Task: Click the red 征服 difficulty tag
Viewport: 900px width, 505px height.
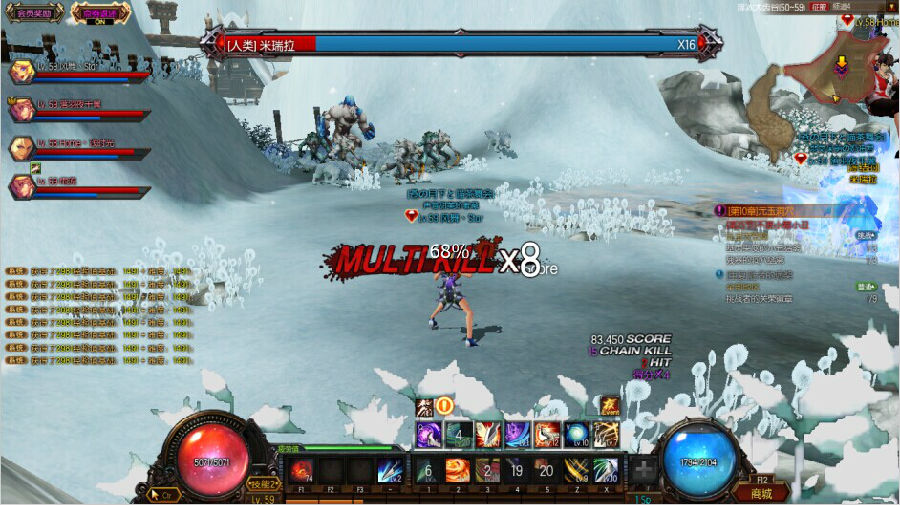Action: point(816,6)
